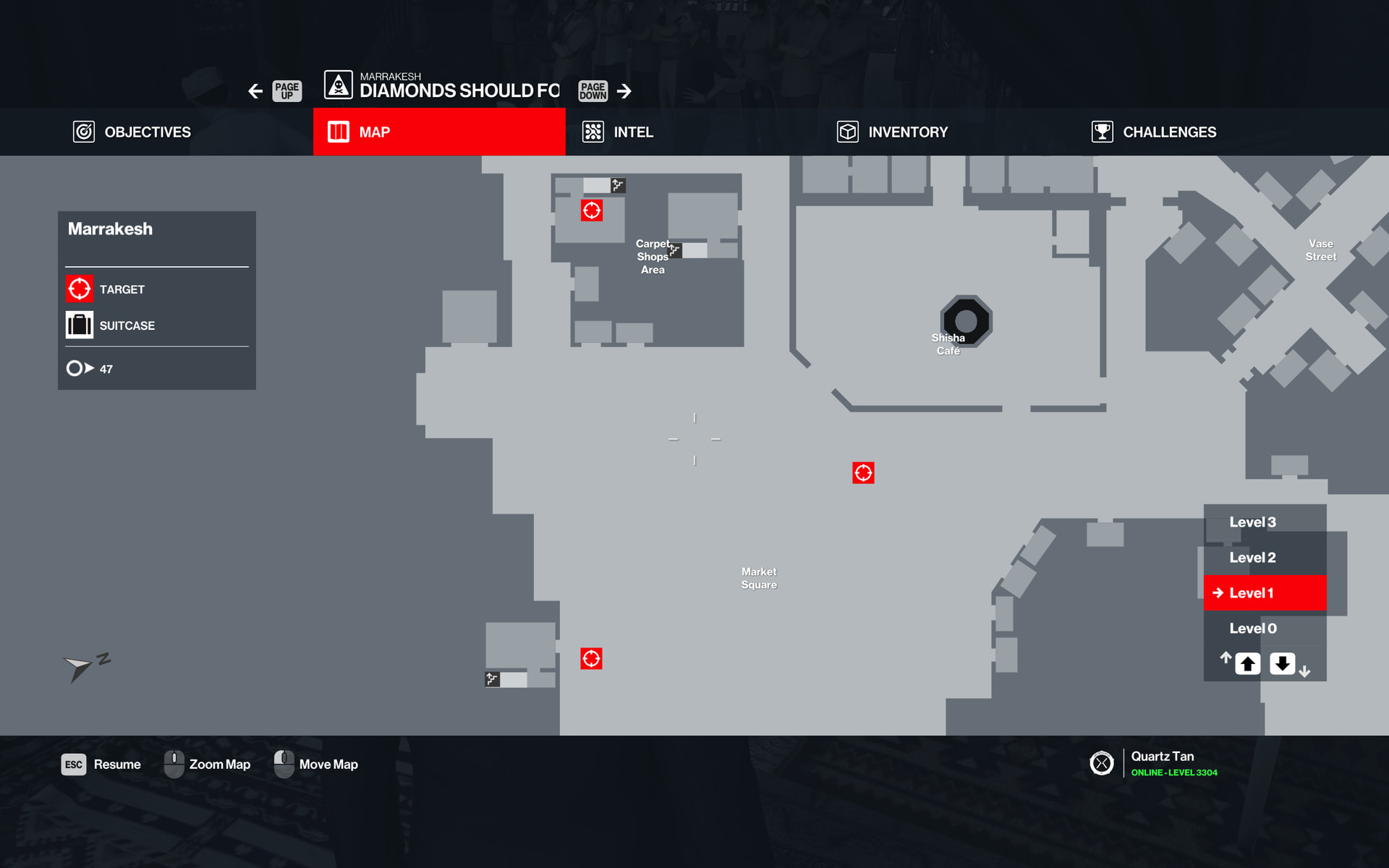The width and height of the screenshot is (1389, 868).
Task: Click the floor-down arrow button
Action: (1282, 663)
